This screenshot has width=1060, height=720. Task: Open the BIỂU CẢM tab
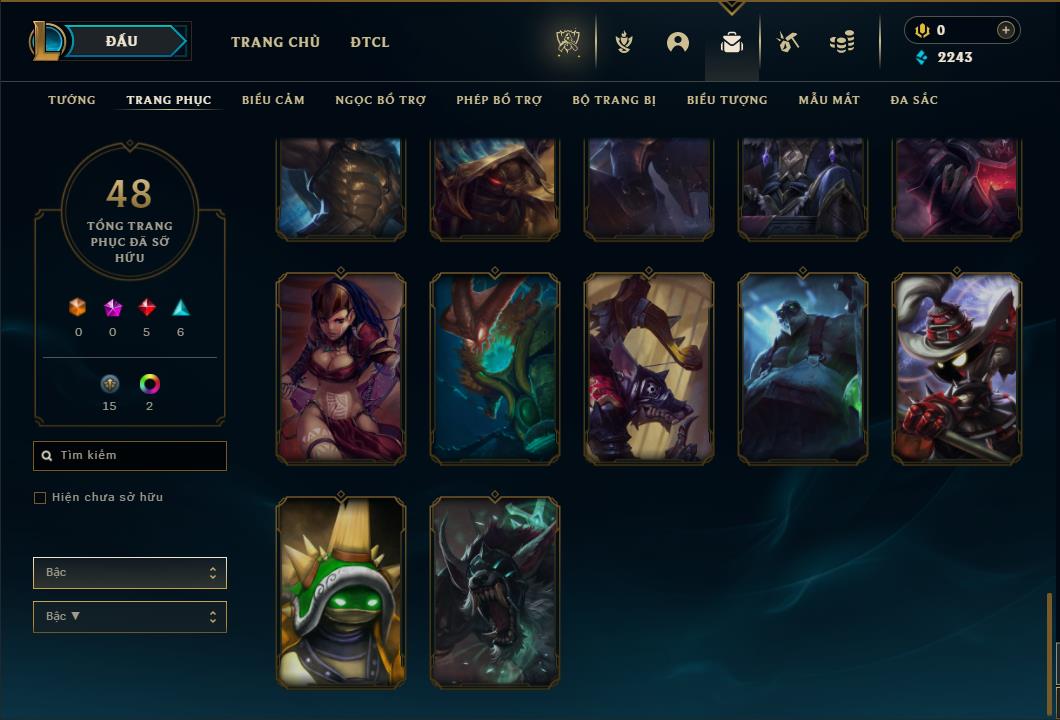(x=273, y=100)
